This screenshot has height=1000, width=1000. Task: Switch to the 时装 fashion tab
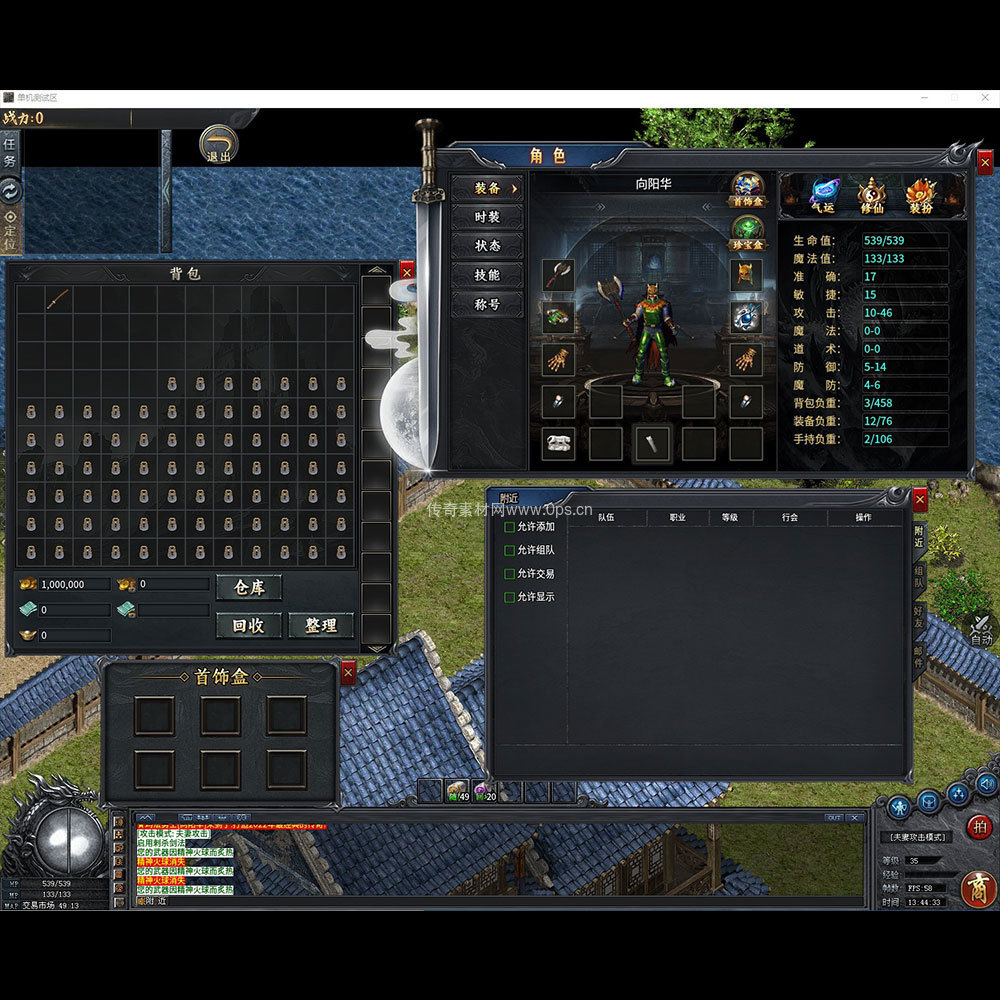[x=487, y=217]
